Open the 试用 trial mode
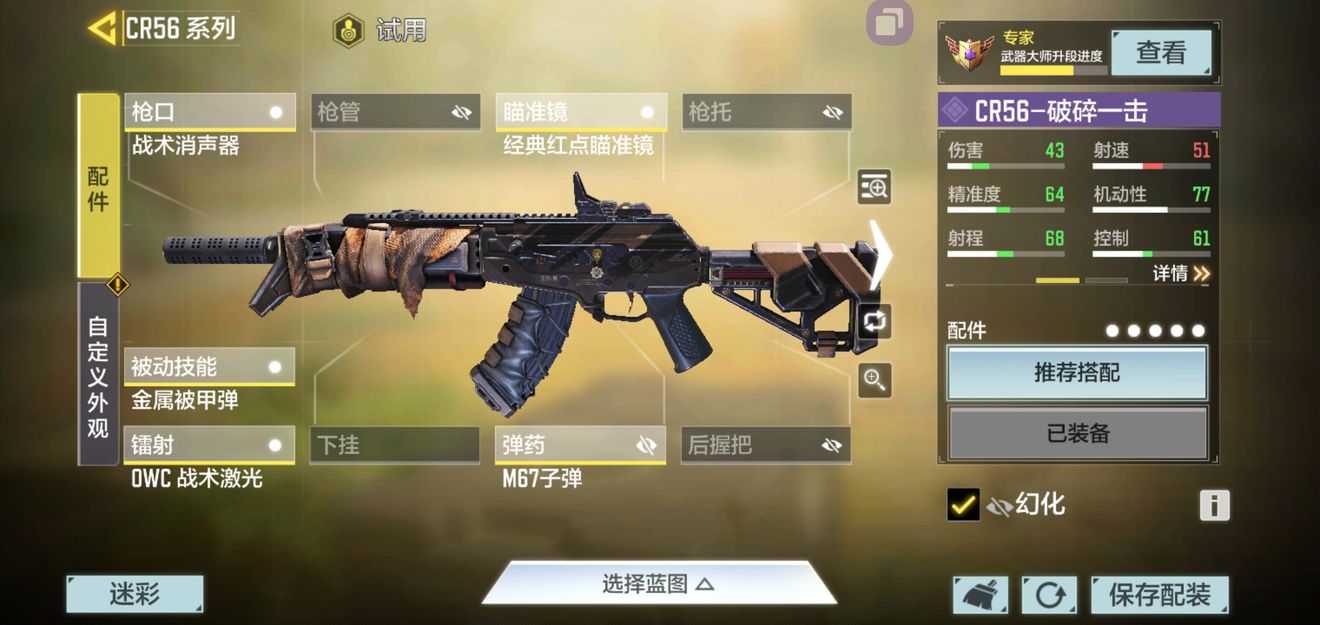This screenshot has width=1320, height=625. pos(380,30)
